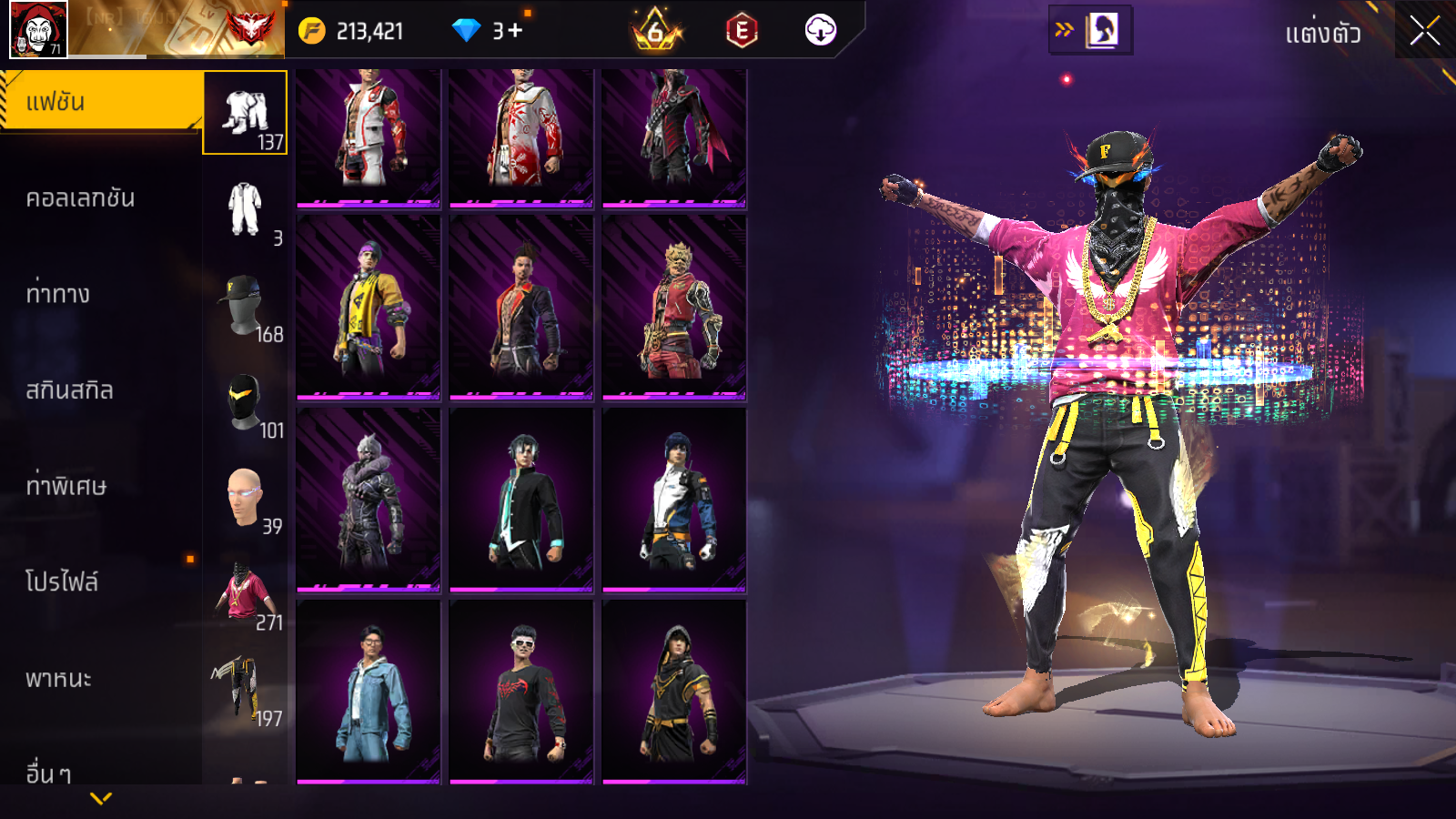Click the player avatar in the corner
The height and width of the screenshot is (819, 1456).
click(x=37, y=29)
